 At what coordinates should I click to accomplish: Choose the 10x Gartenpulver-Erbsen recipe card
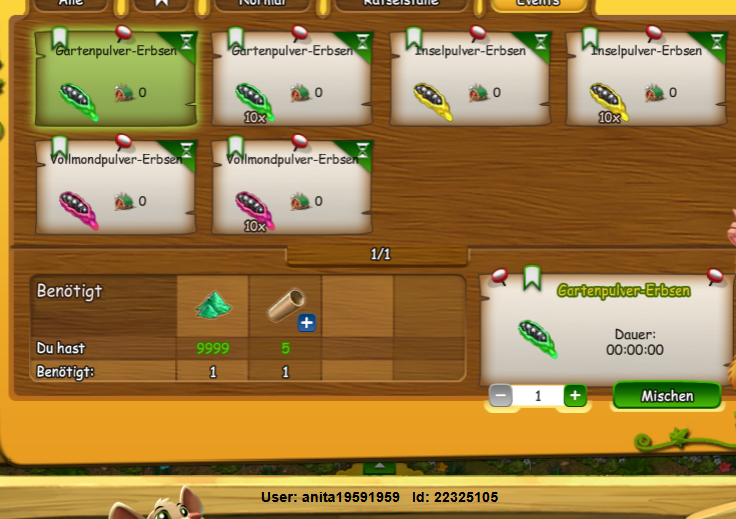pyautogui.click(x=292, y=80)
